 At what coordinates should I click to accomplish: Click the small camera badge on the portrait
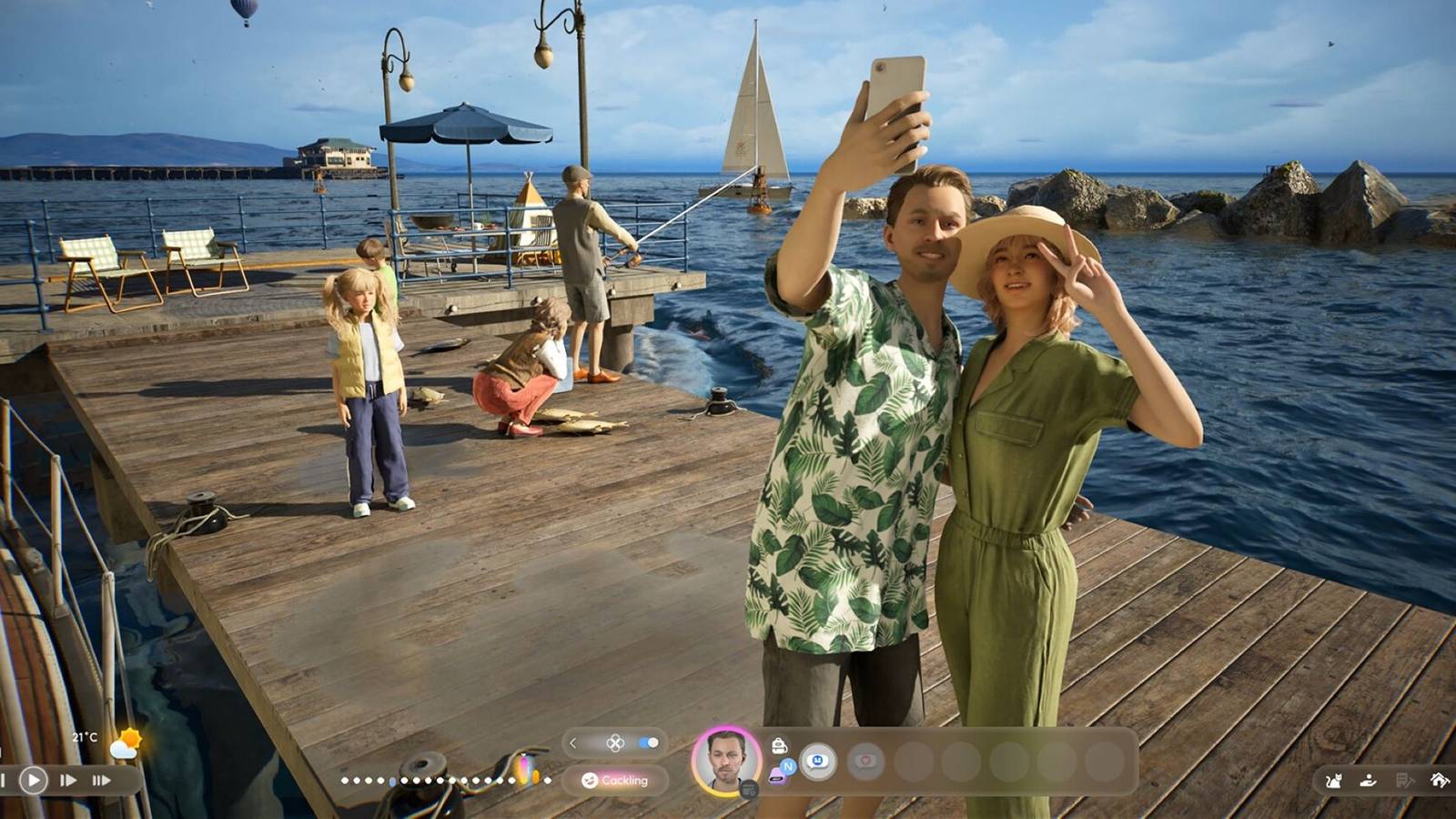[x=750, y=790]
